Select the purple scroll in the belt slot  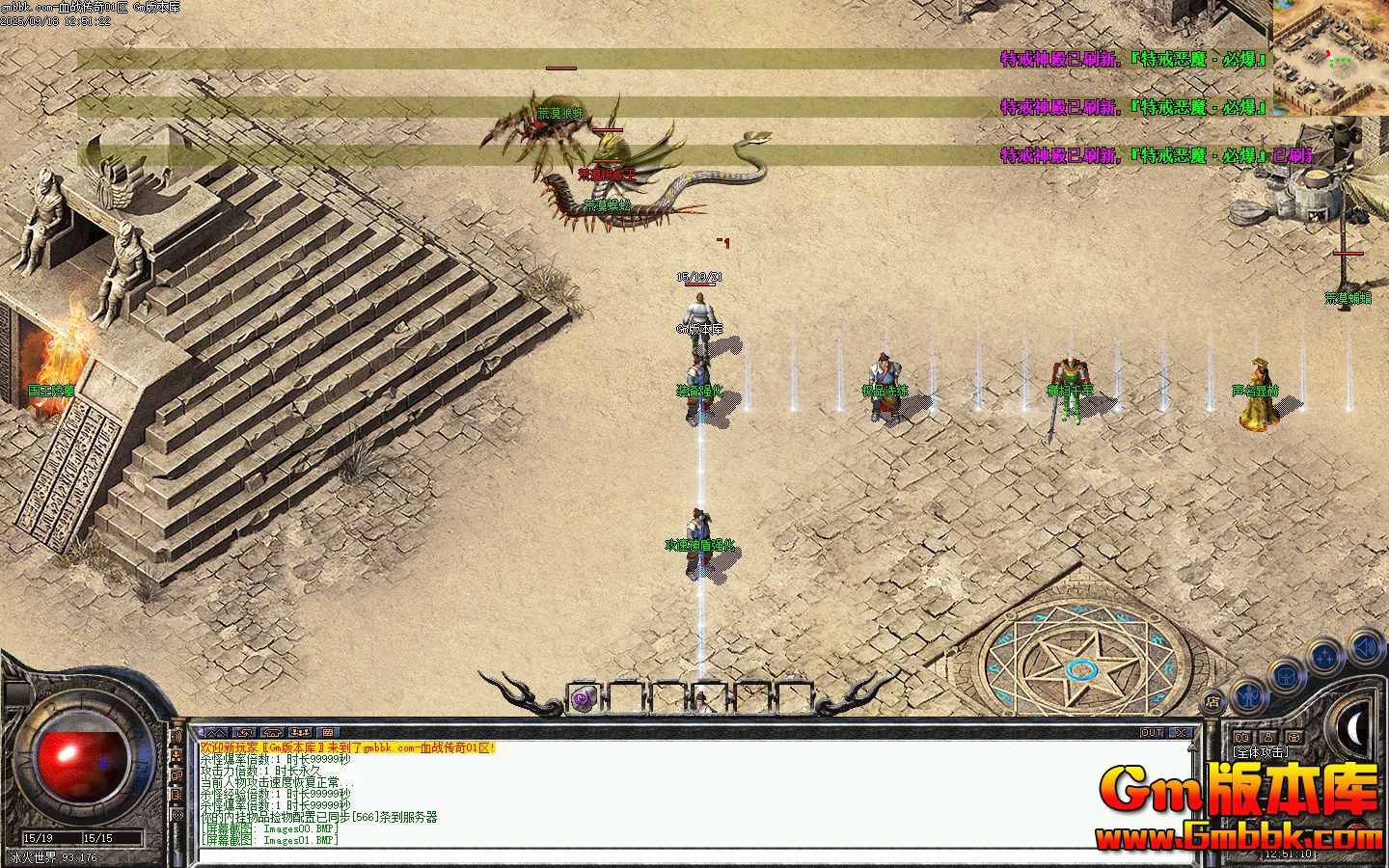point(583,699)
